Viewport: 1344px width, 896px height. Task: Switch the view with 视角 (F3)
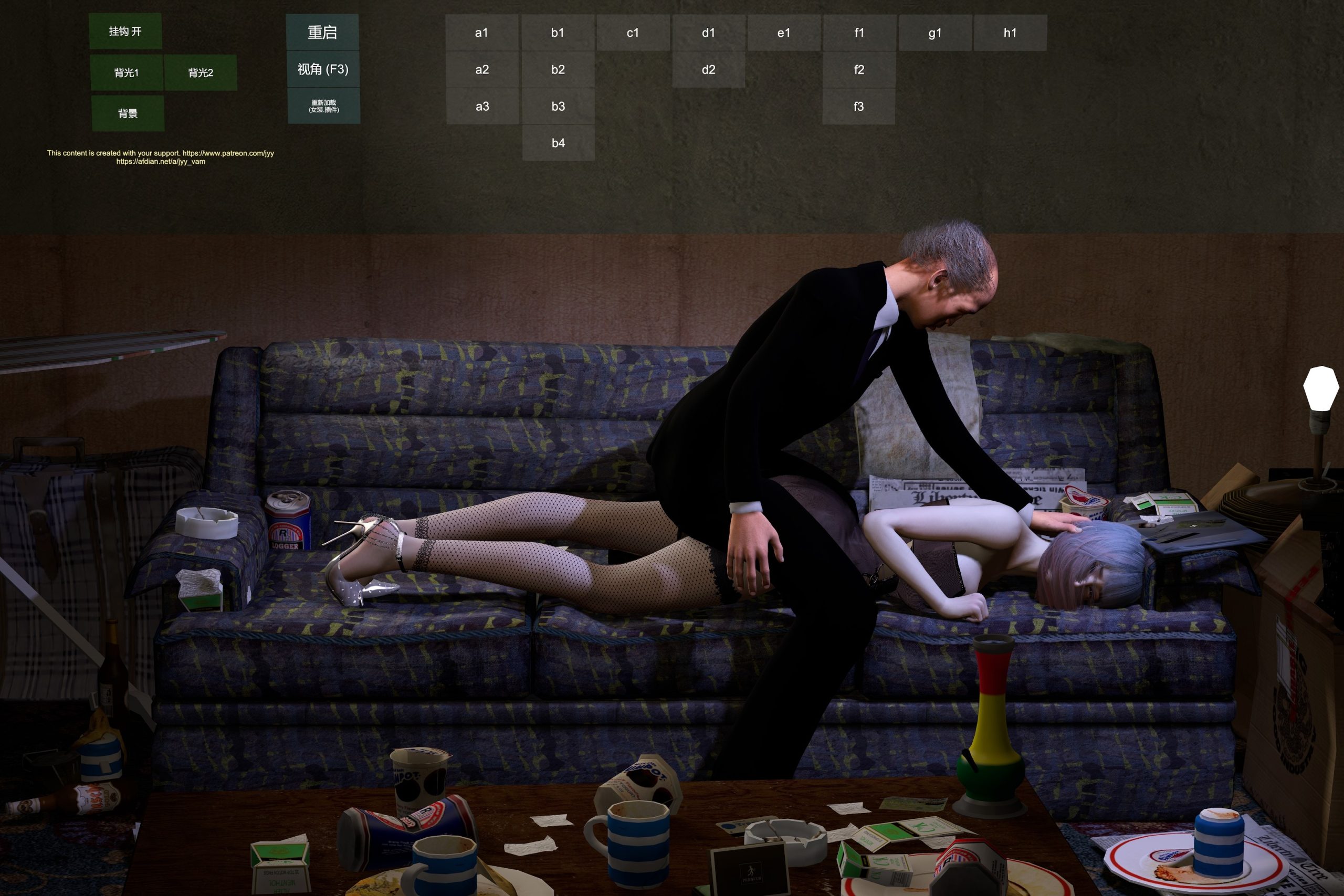(323, 69)
